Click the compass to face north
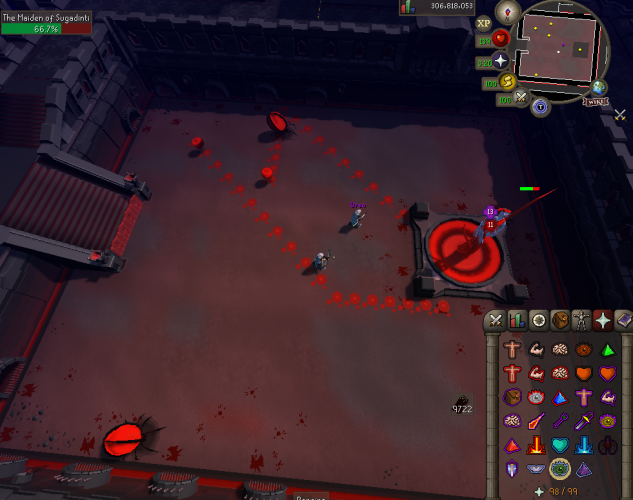Image resolution: width=633 pixels, height=500 pixels. [x=509, y=12]
